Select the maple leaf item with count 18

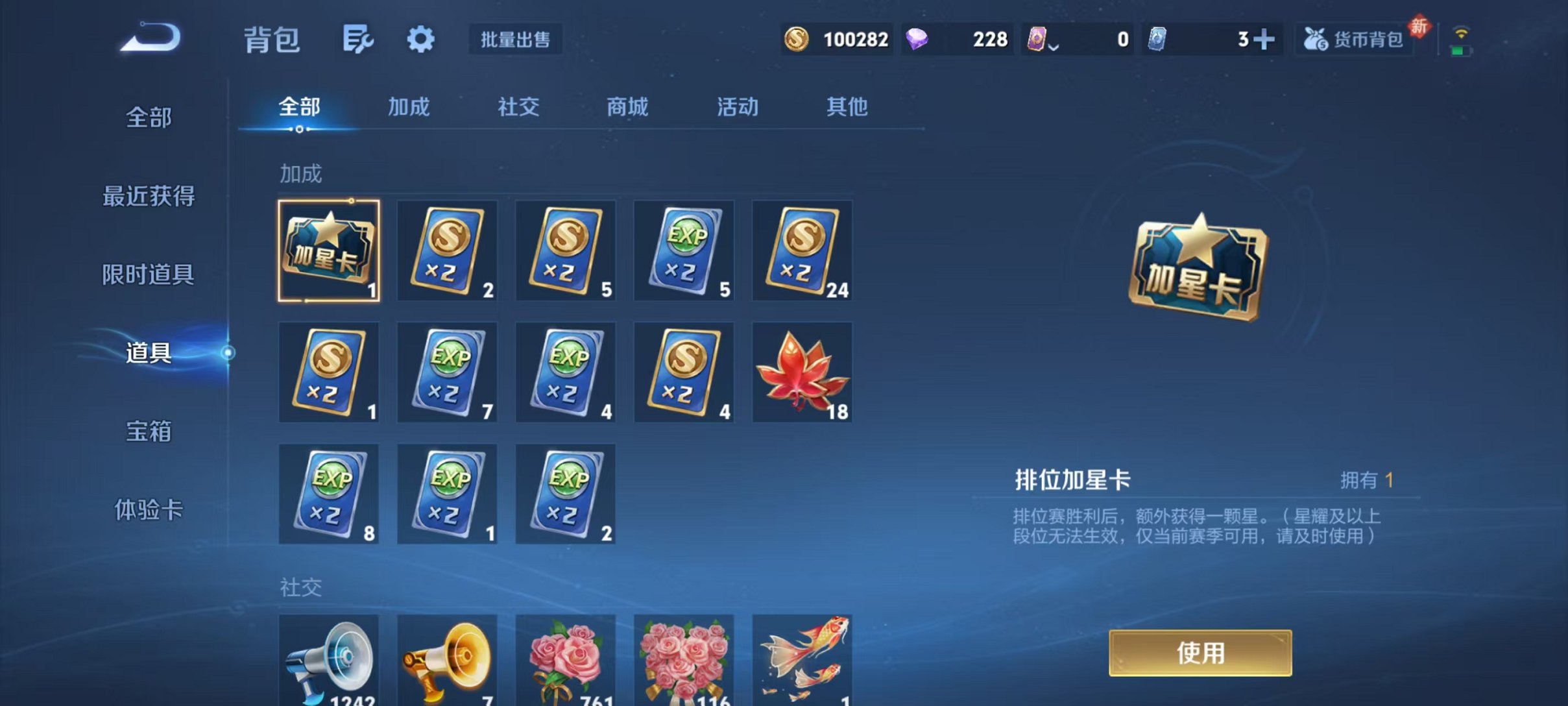(802, 372)
